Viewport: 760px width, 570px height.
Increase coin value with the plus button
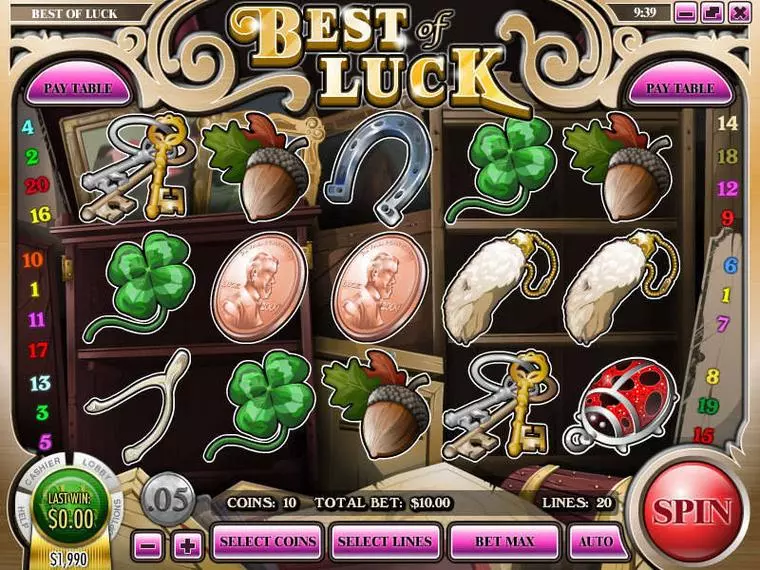pos(185,545)
